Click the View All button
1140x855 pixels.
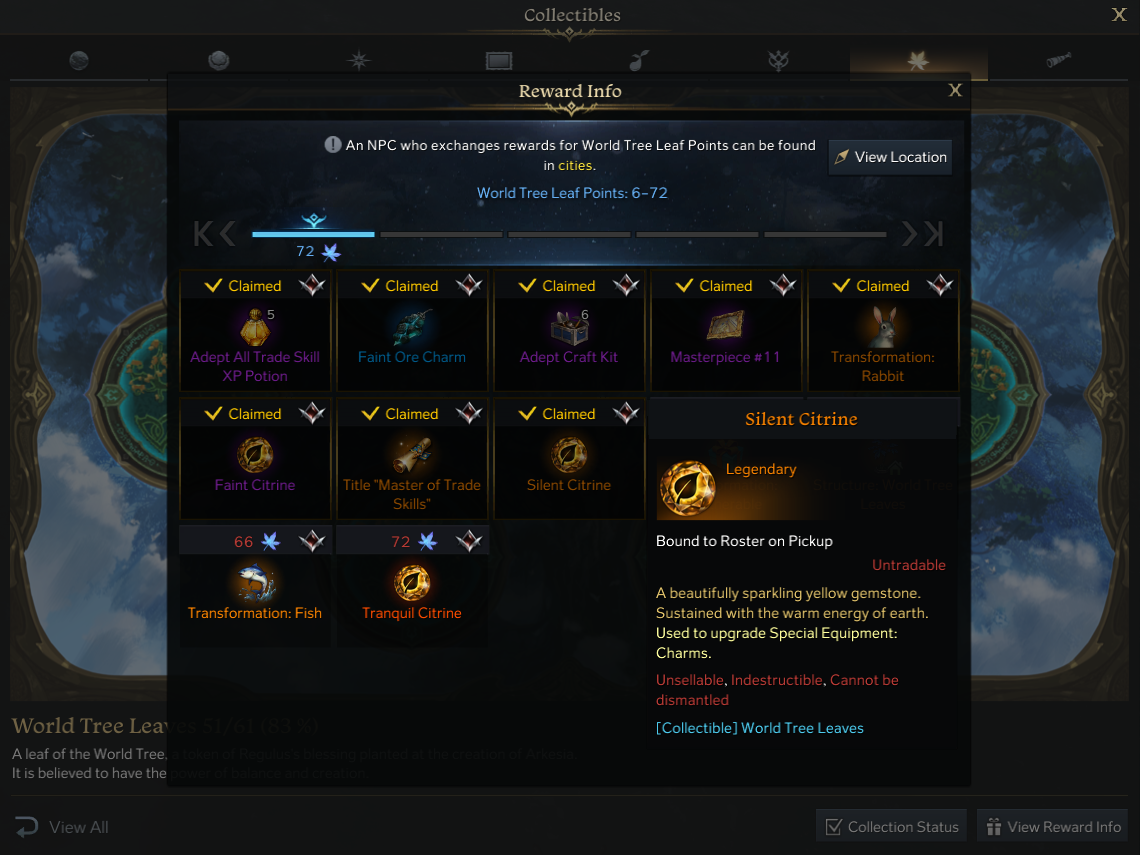coord(62,827)
